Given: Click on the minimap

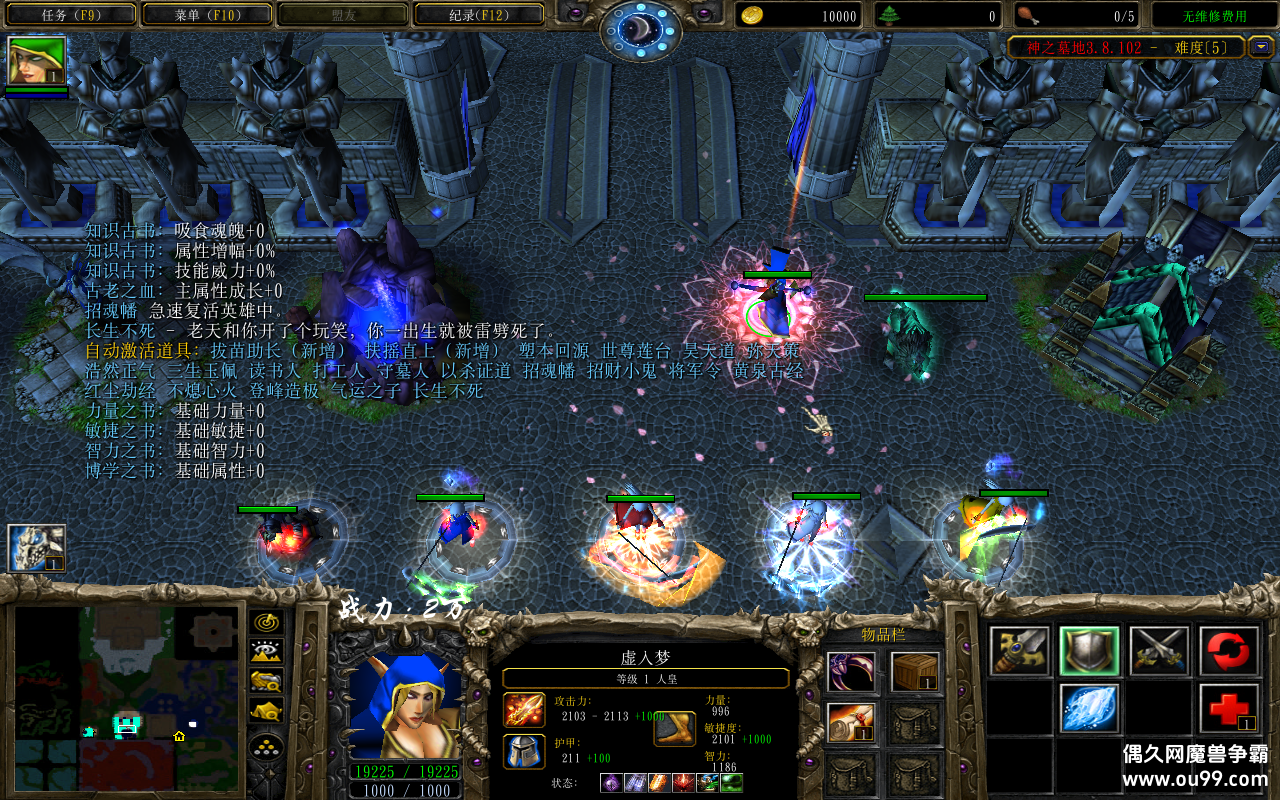Looking at the screenshot, I should (x=125, y=695).
